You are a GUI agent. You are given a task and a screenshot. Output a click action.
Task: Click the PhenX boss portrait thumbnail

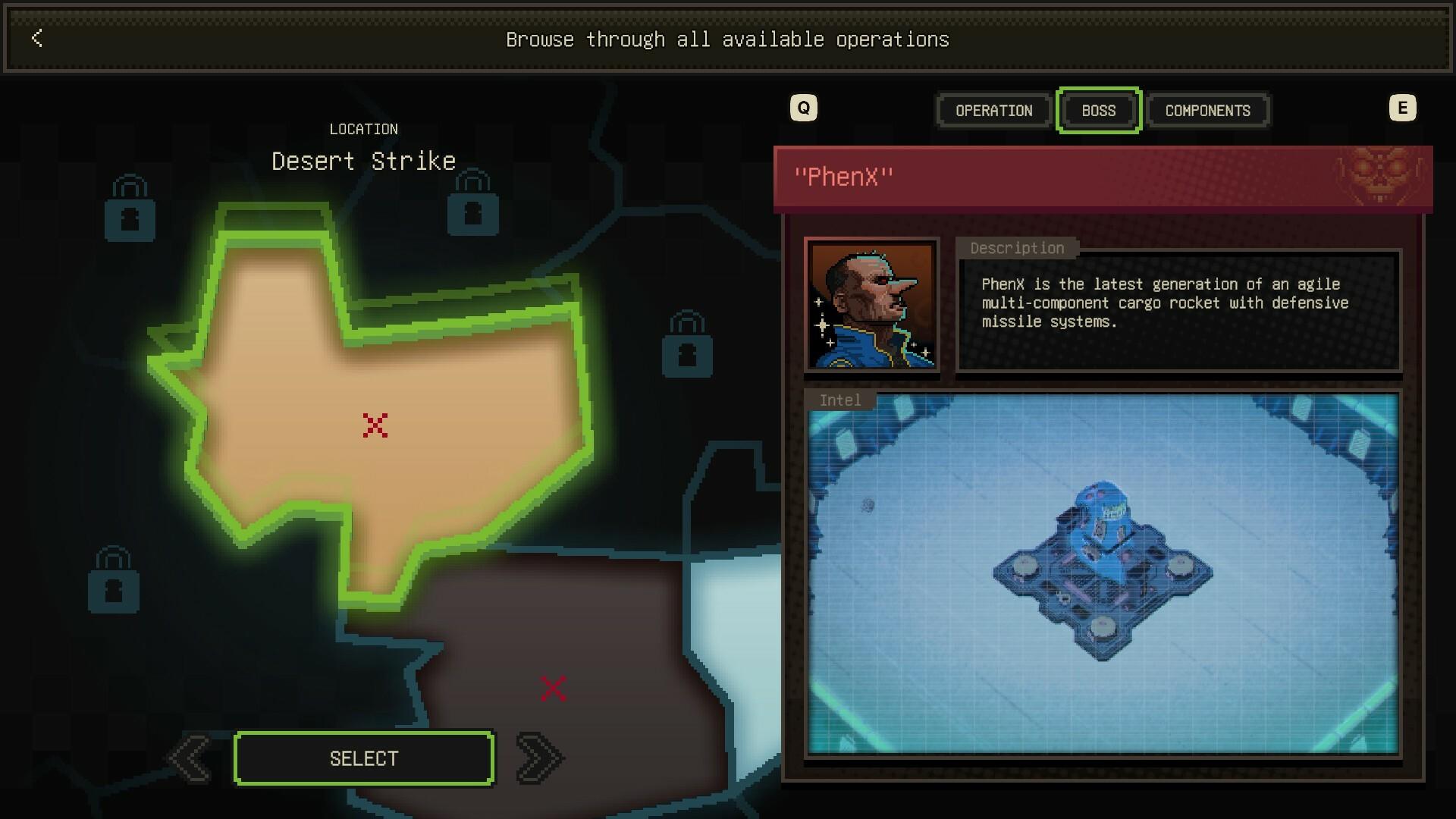coord(872,306)
